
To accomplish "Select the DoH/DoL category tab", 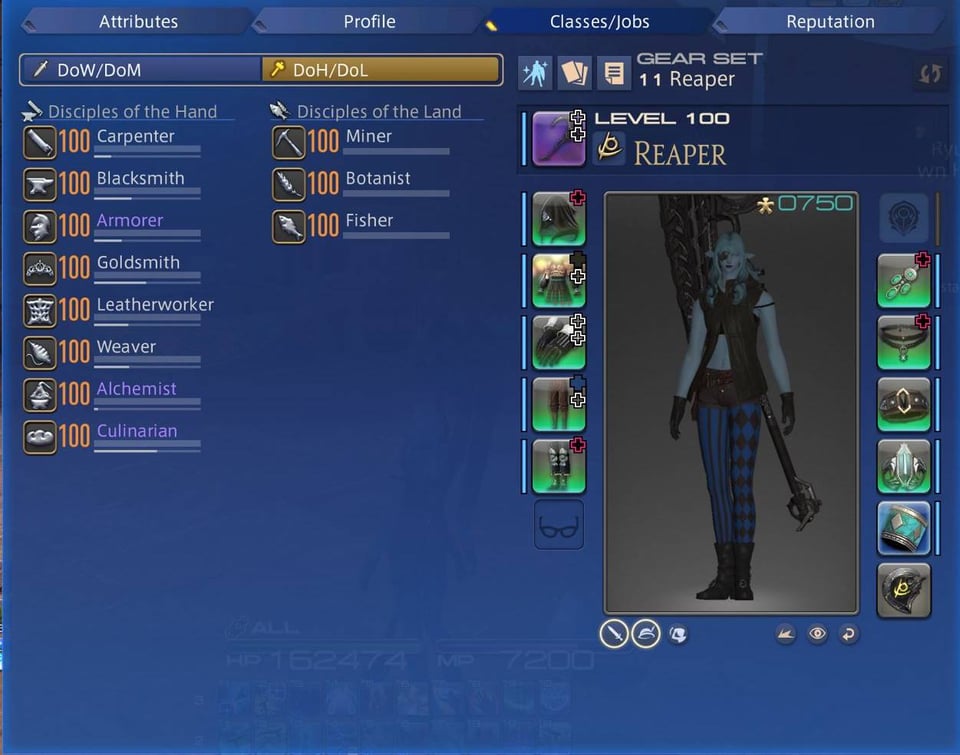I will coord(381,70).
